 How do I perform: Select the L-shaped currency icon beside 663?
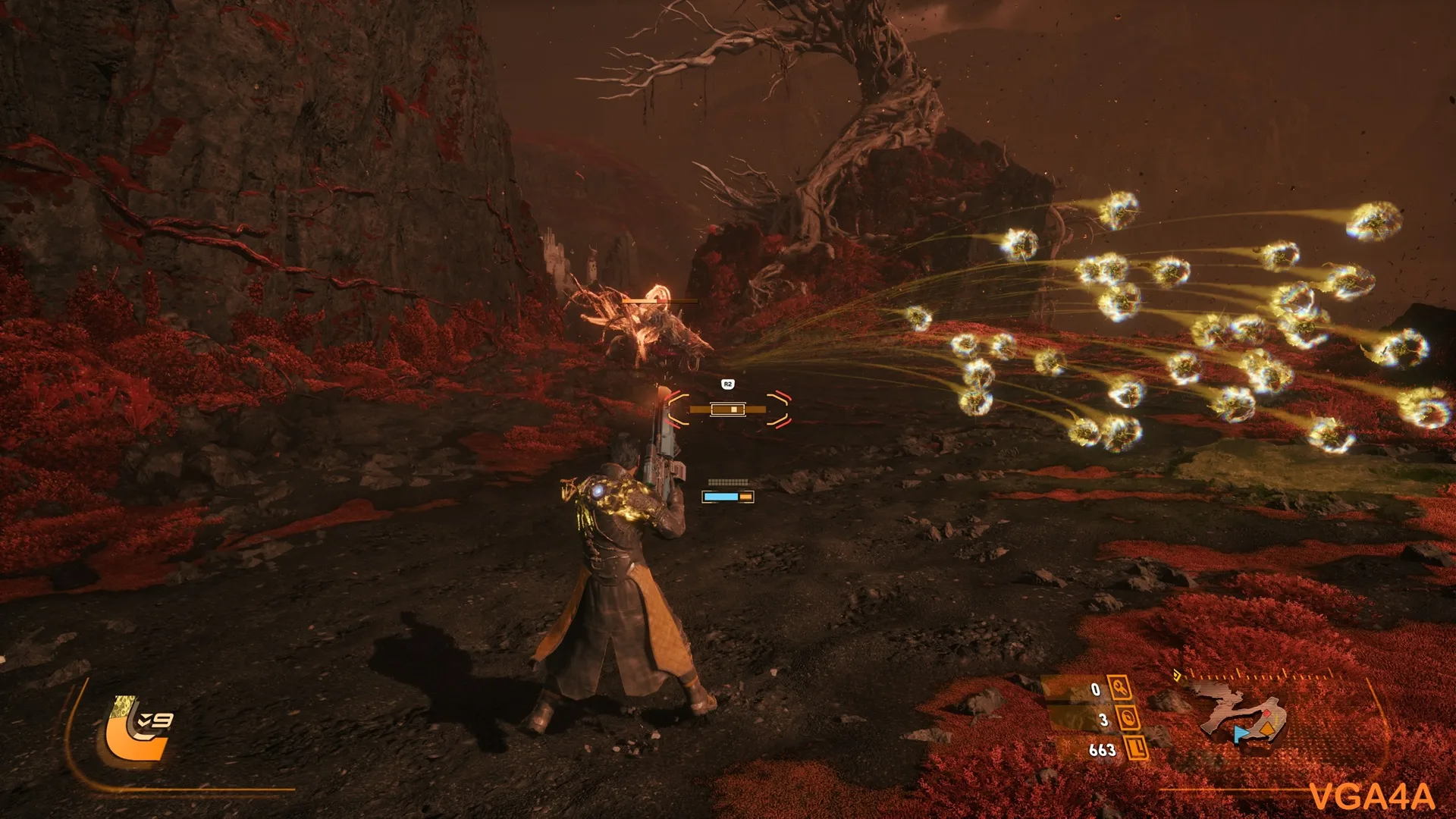[1136, 748]
